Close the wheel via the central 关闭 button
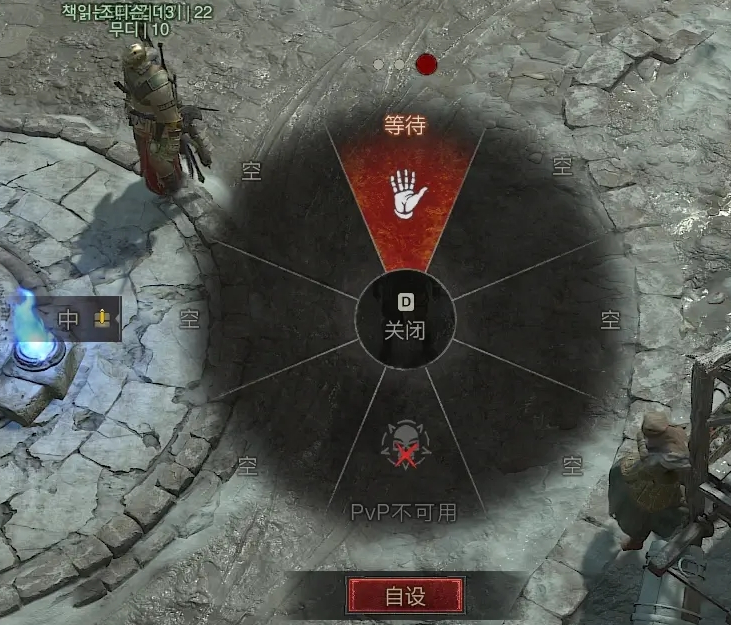This screenshot has height=625, width=731. point(405,320)
